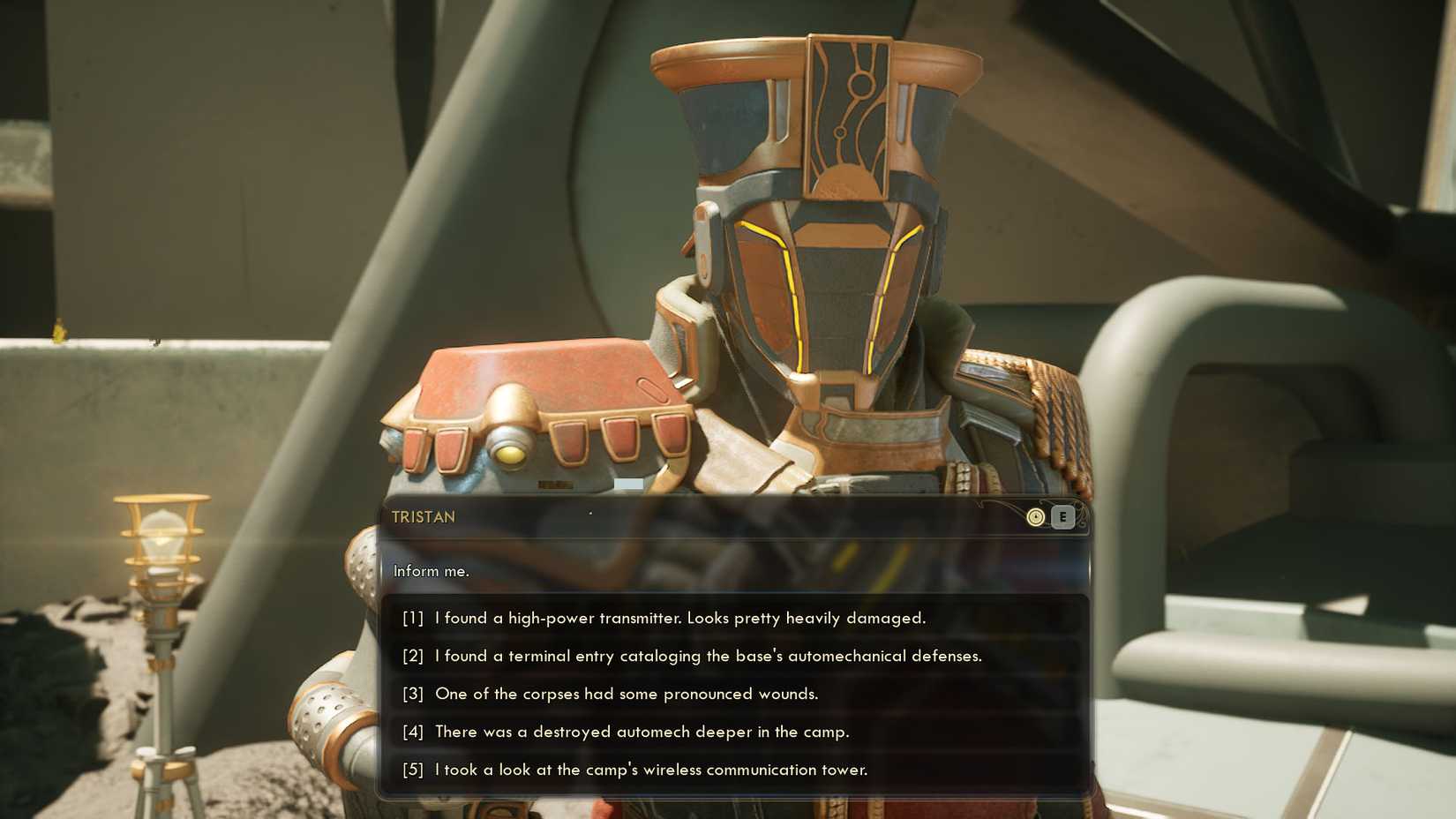Select the high-power transmitter dialogue response
1456x819 pixels.
click(x=679, y=619)
